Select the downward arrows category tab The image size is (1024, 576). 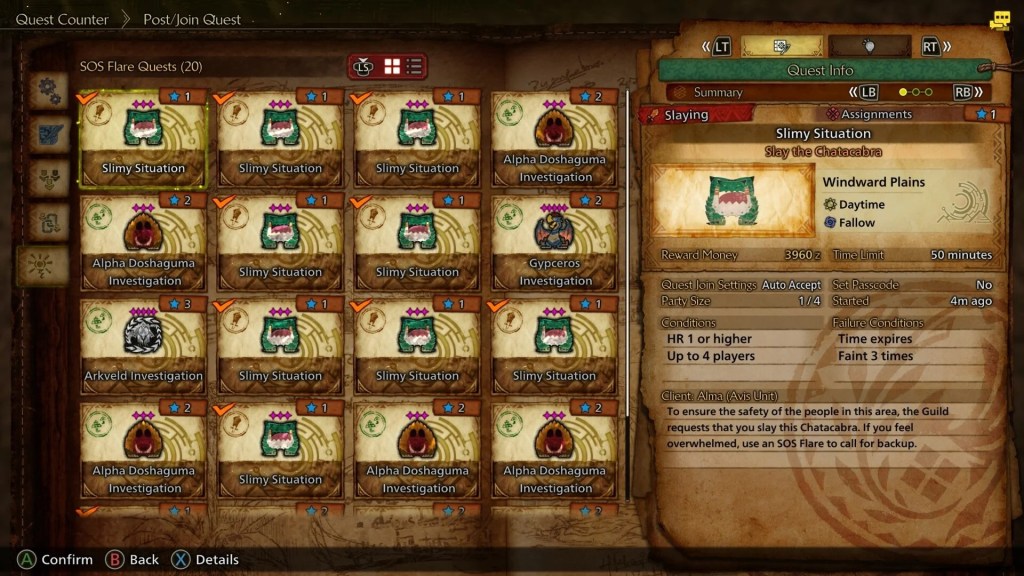click(48, 178)
